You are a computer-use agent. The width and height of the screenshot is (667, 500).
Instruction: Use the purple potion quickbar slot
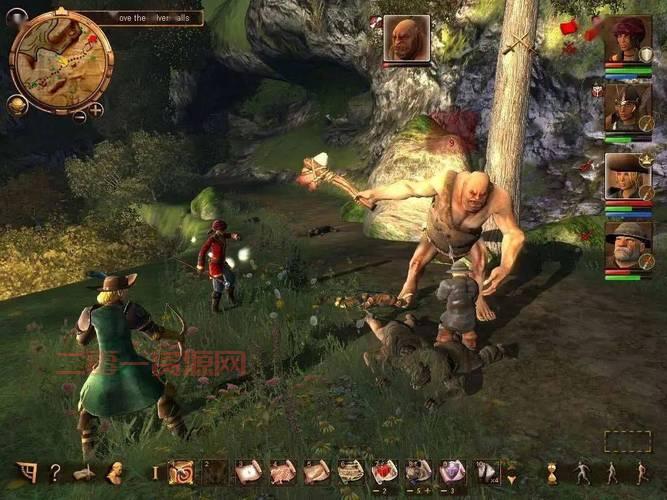tap(452, 471)
